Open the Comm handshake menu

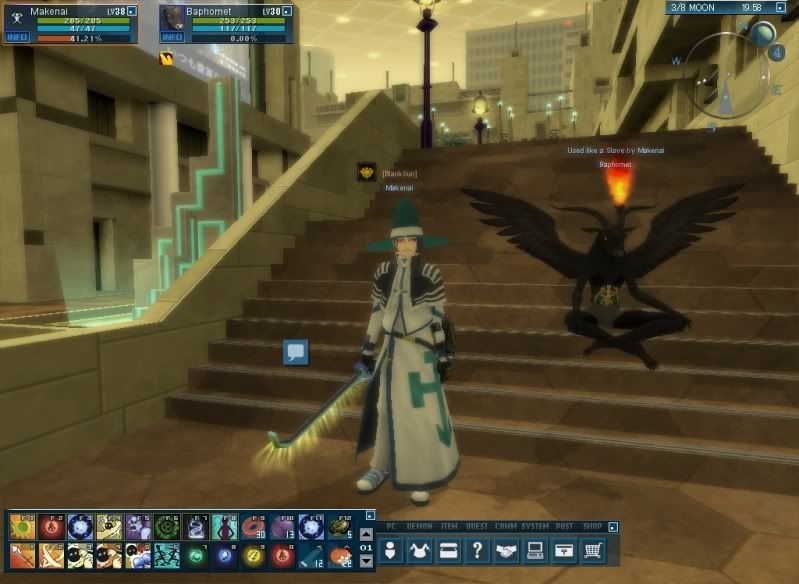507,549
